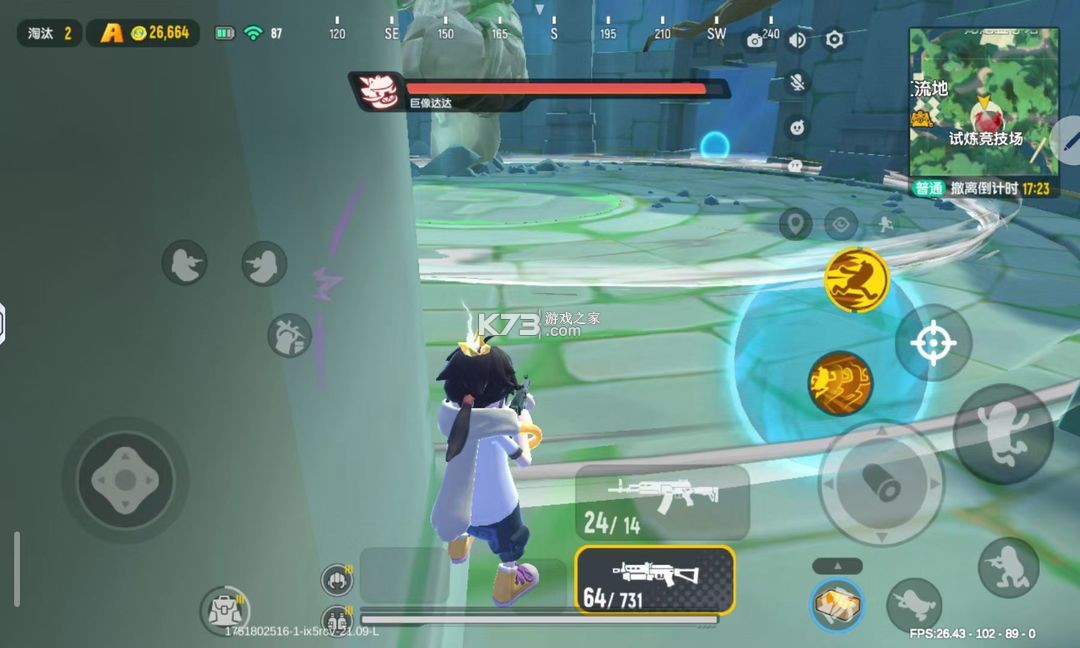Unmute the crossed-out microphone
This screenshot has width=1080, height=648.
tap(797, 83)
